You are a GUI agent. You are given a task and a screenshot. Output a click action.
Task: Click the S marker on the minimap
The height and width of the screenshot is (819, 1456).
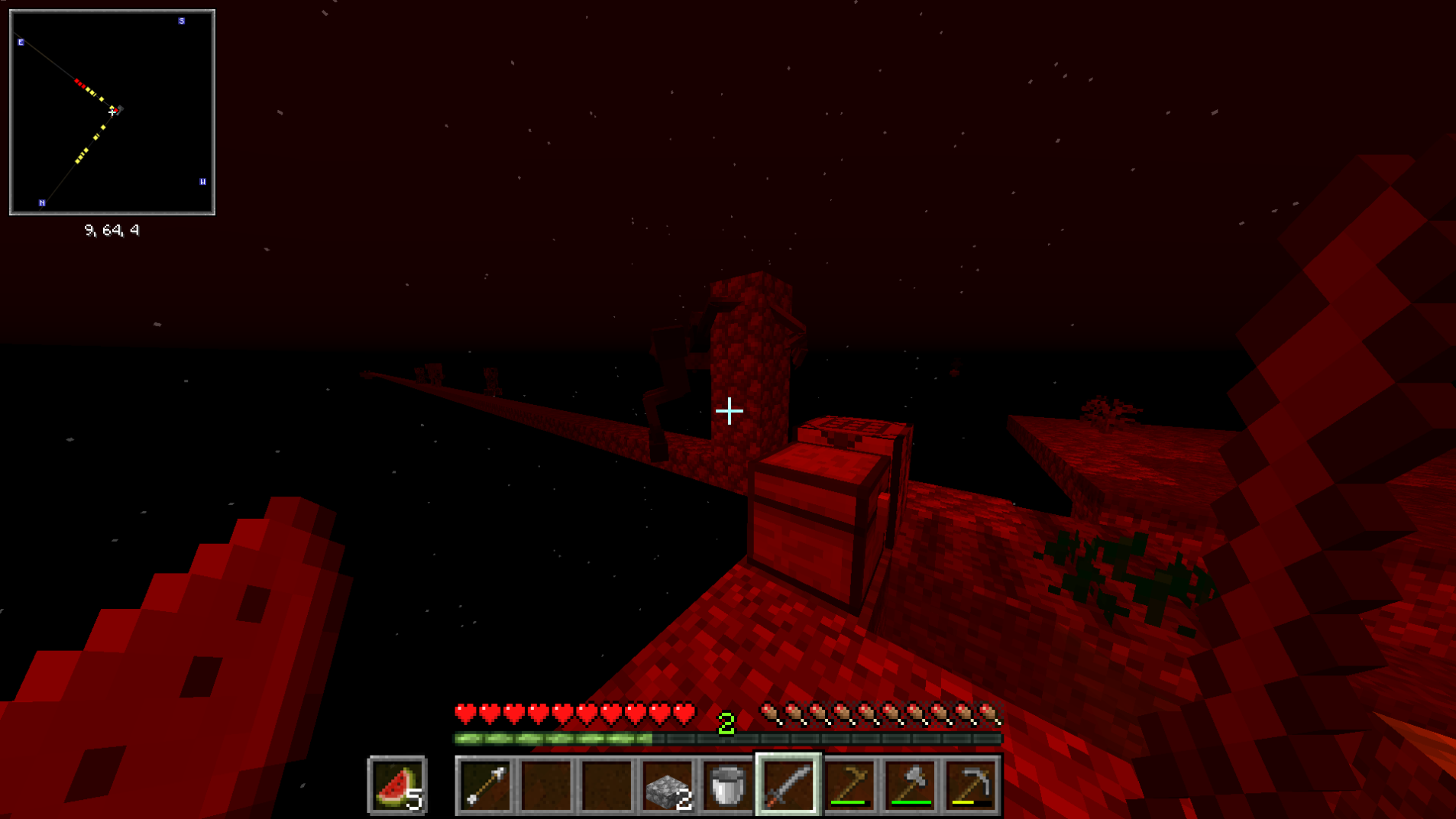tap(182, 21)
